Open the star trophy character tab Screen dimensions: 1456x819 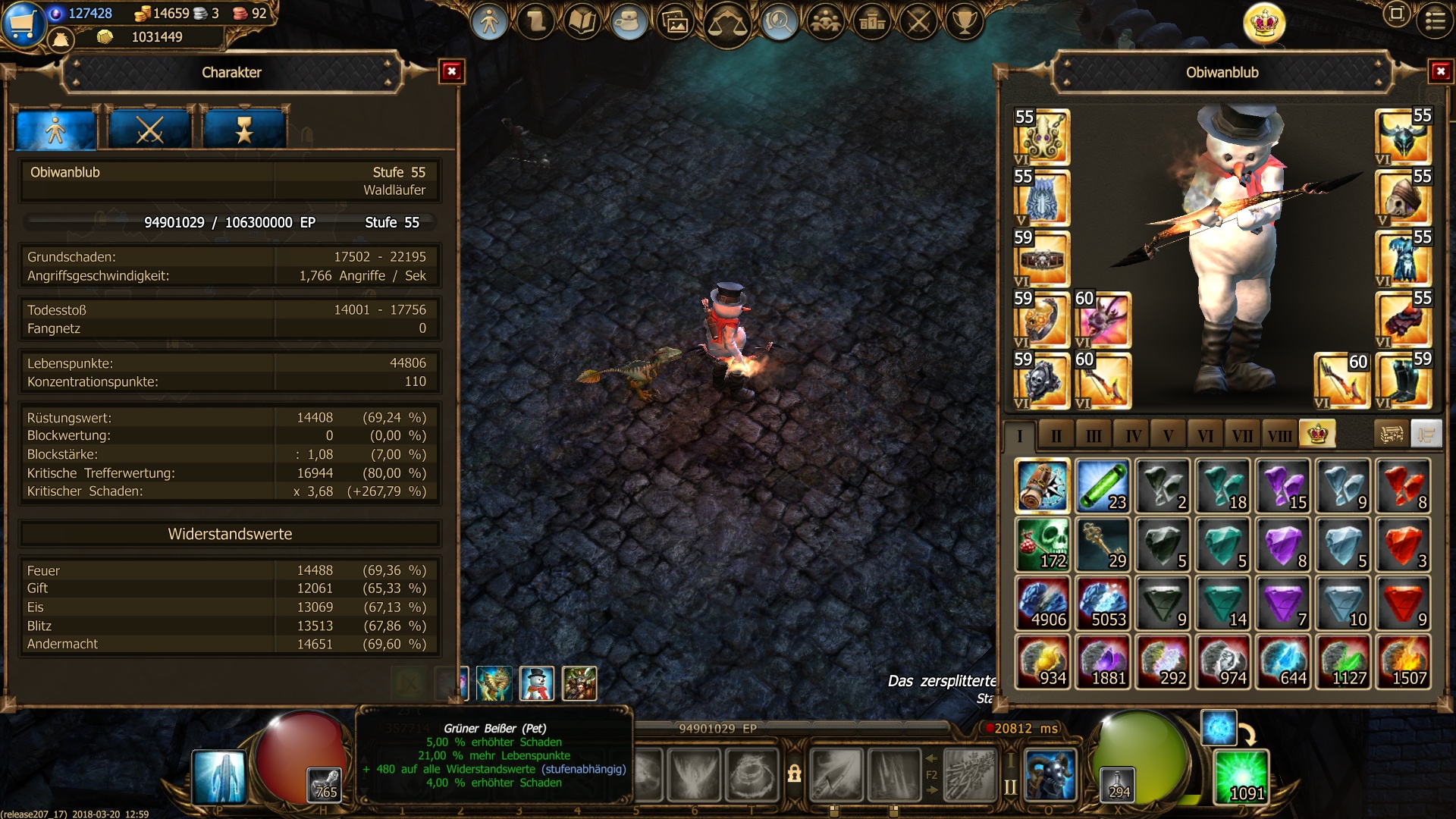244,130
